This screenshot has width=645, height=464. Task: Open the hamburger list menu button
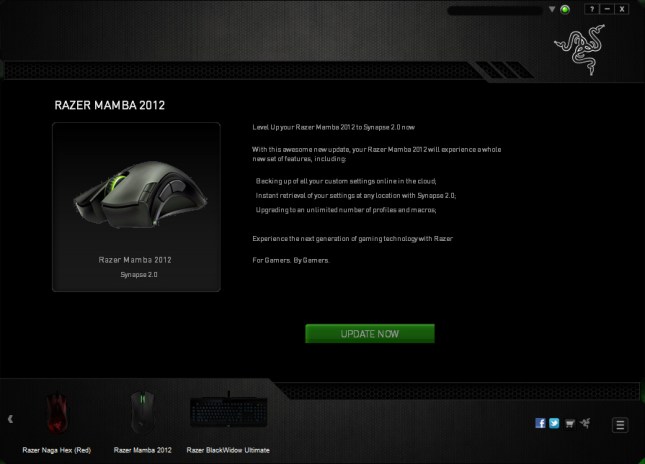coord(620,424)
